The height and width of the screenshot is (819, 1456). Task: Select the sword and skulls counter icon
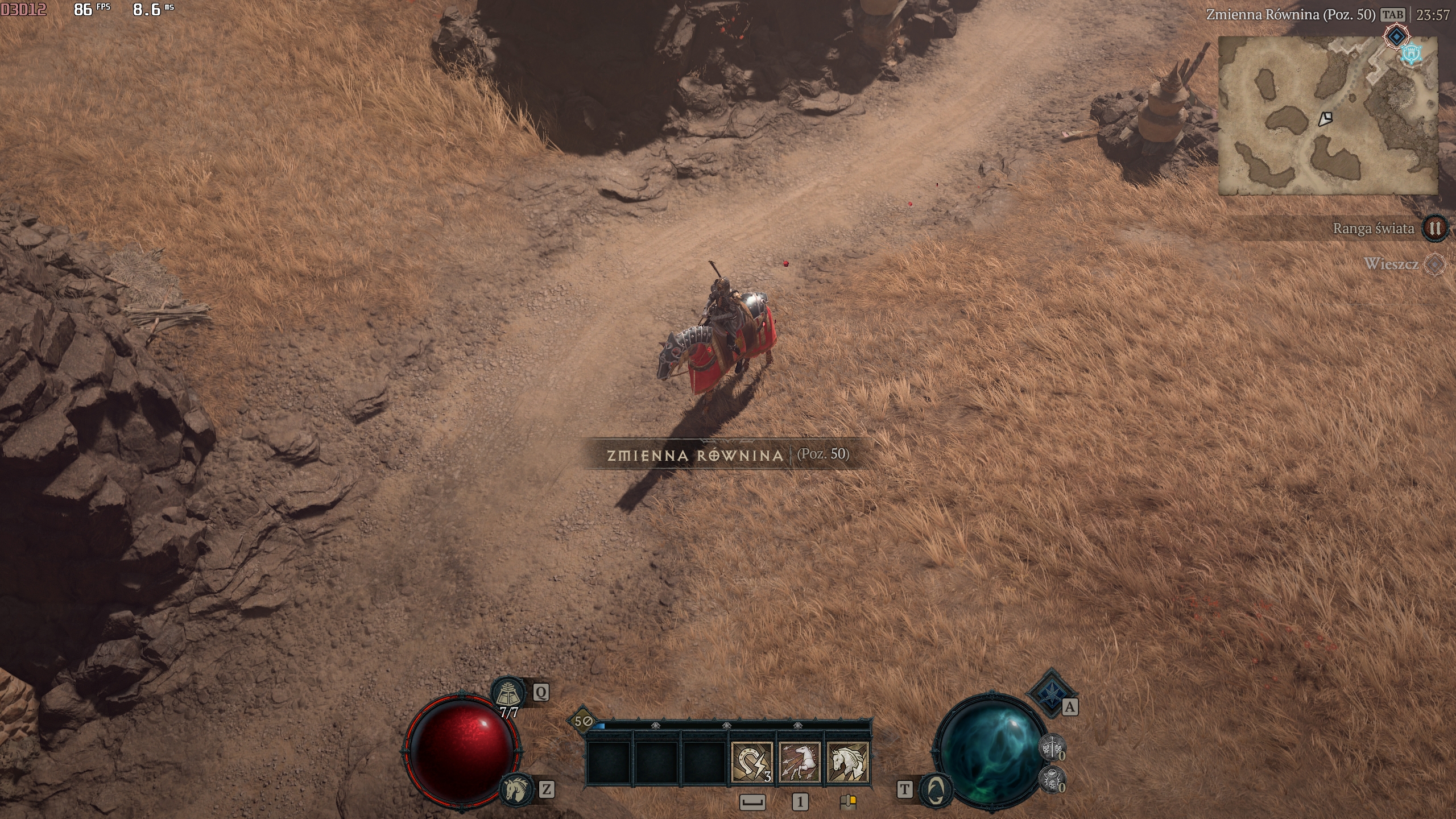pyautogui.click(x=1052, y=747)
